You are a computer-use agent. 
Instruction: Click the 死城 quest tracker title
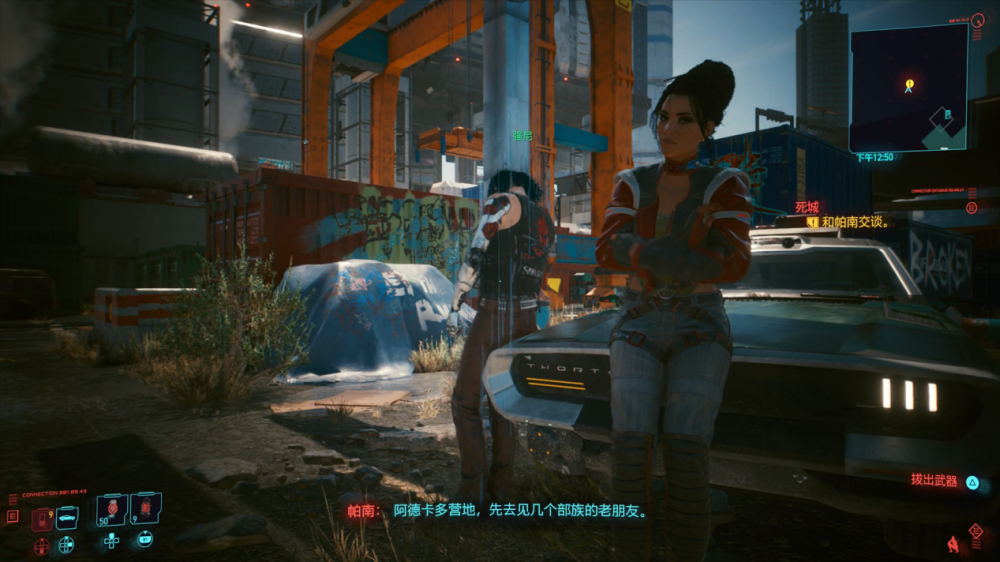tap(806, 207)
